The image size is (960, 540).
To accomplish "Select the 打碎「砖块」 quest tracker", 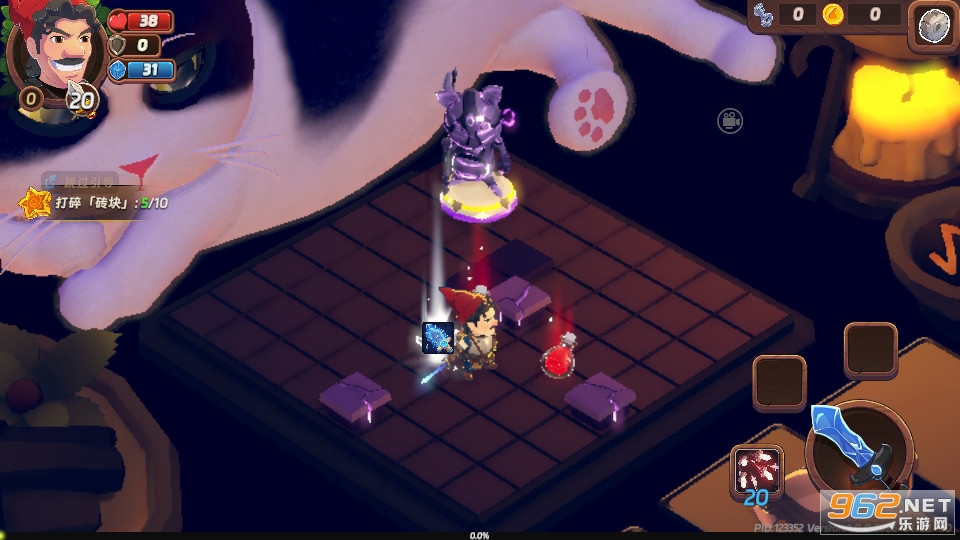I will point(95,203).
